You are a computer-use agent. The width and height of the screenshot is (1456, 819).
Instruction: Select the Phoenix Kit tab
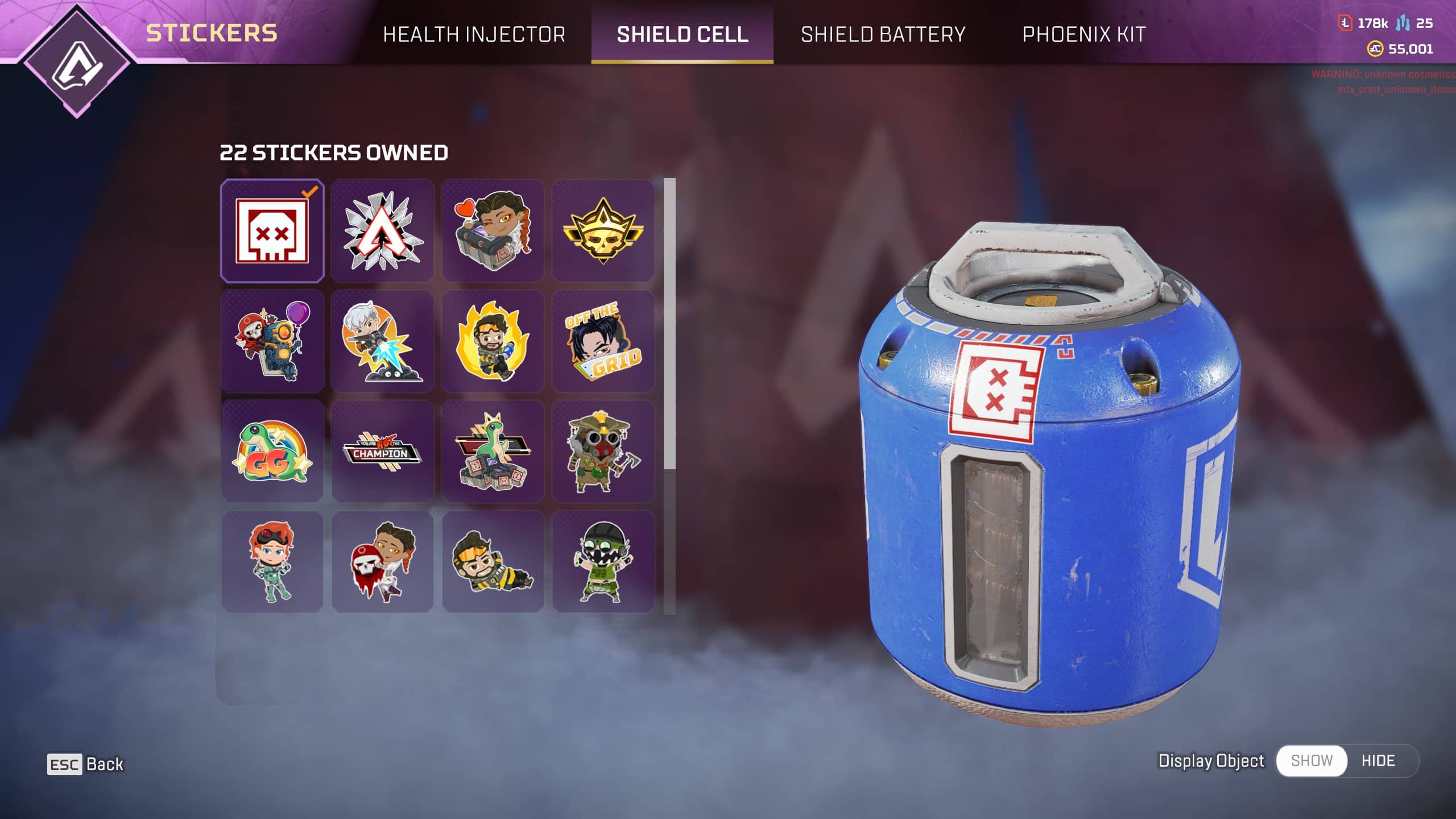tap(1083, 34)
